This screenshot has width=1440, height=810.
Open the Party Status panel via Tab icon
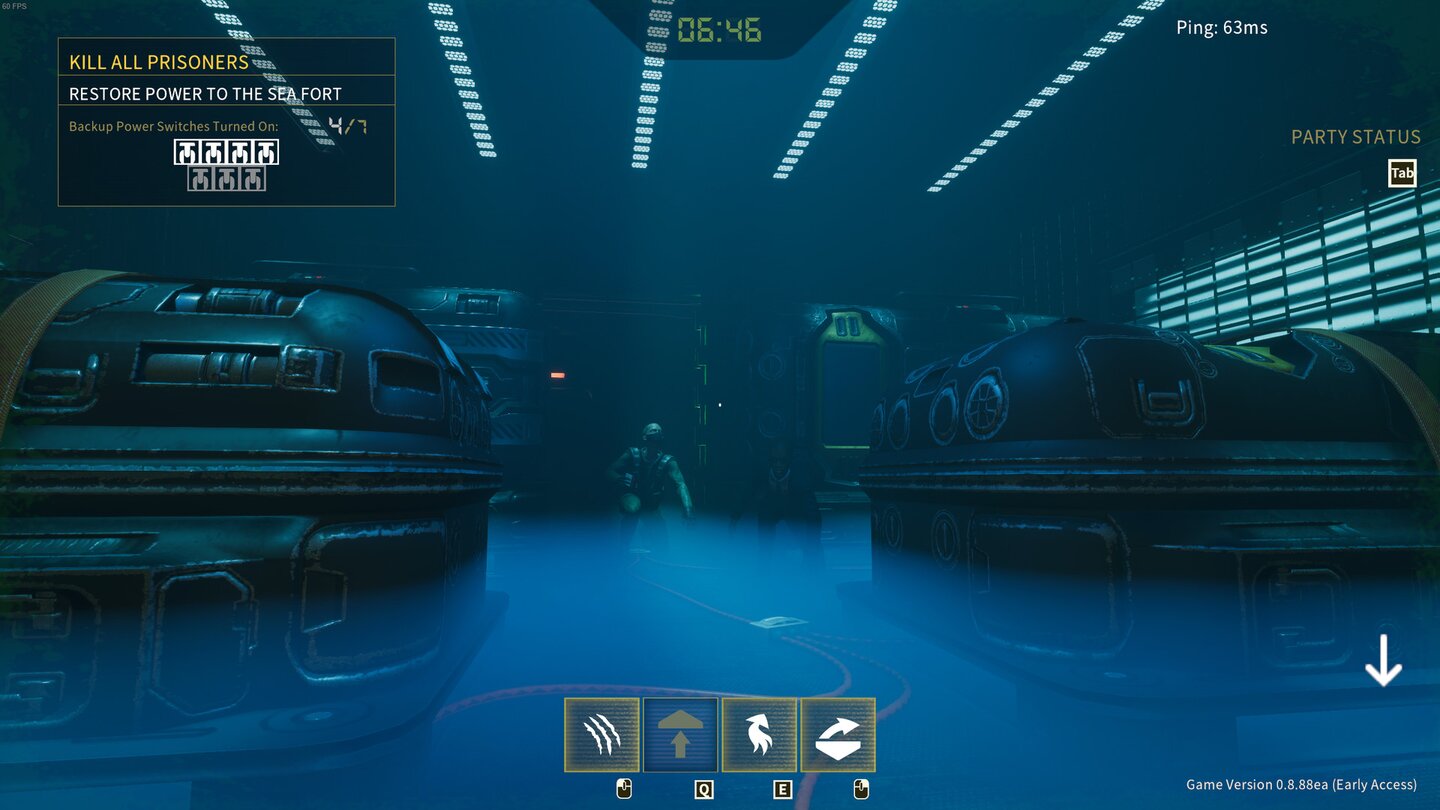(x=1402, y=172)
